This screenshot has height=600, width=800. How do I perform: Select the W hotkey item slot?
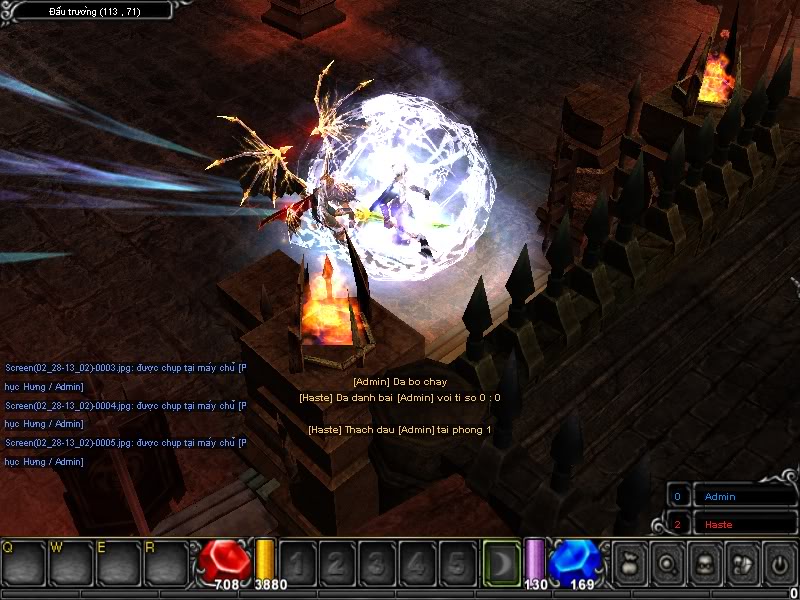coord(72,562)
